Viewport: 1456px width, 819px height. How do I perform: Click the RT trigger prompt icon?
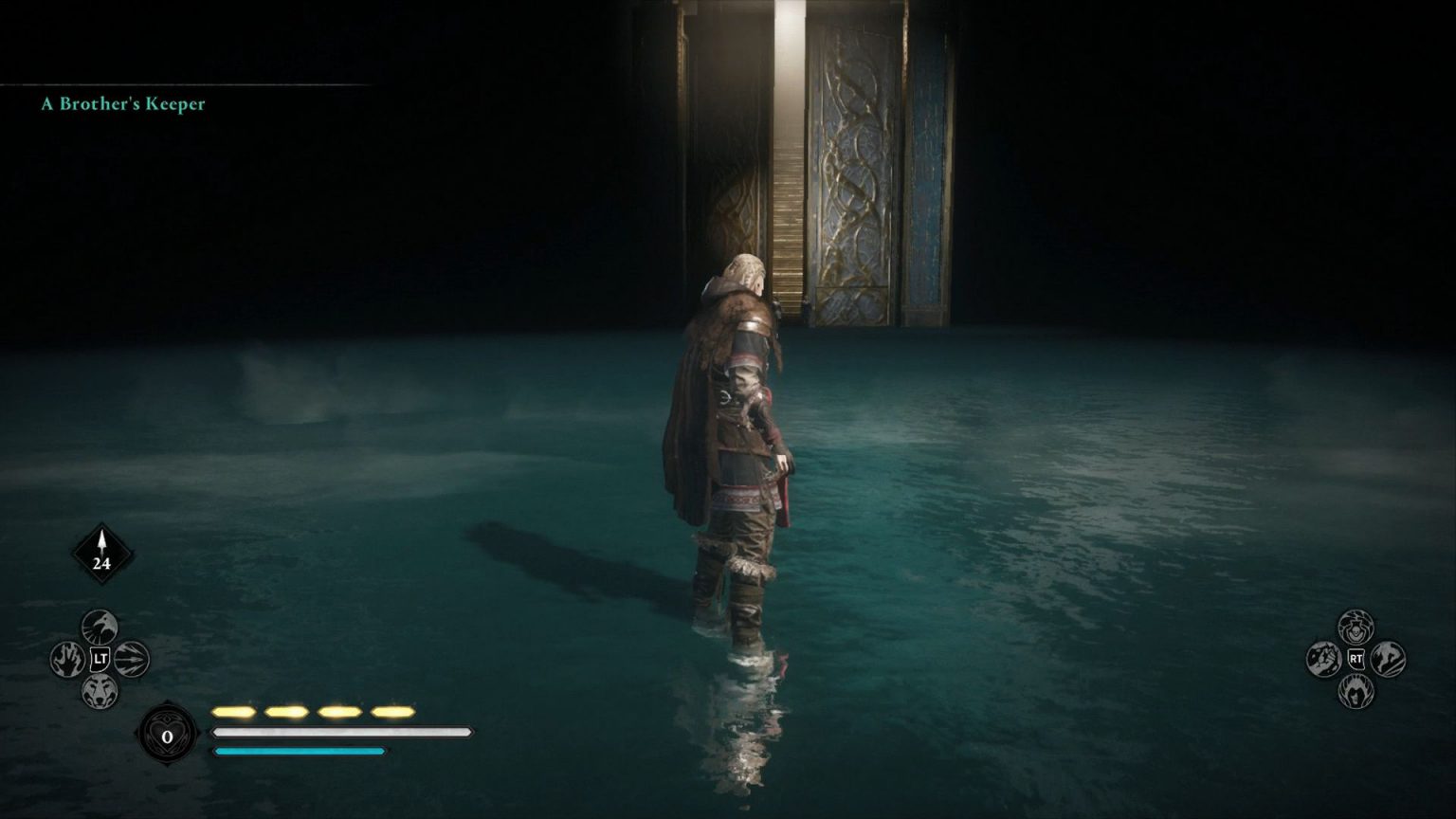click(1357, 659)
